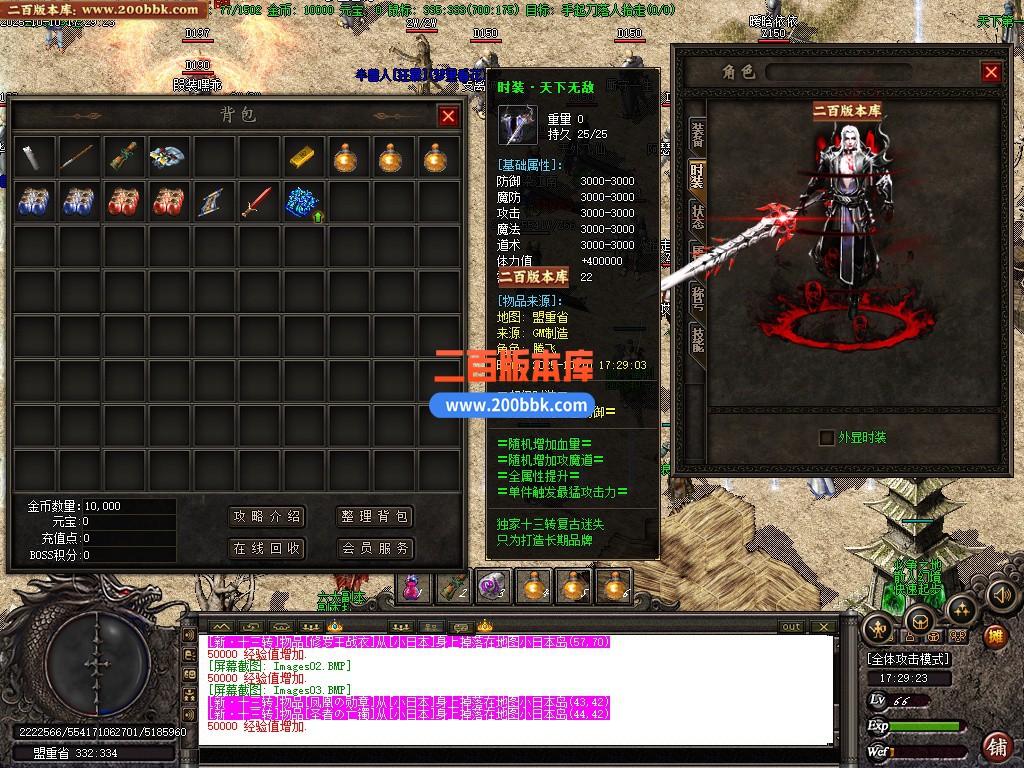Use the purple scroll in hotbar slot 3
Viewport: 1024px width, 768px height.
492,587
